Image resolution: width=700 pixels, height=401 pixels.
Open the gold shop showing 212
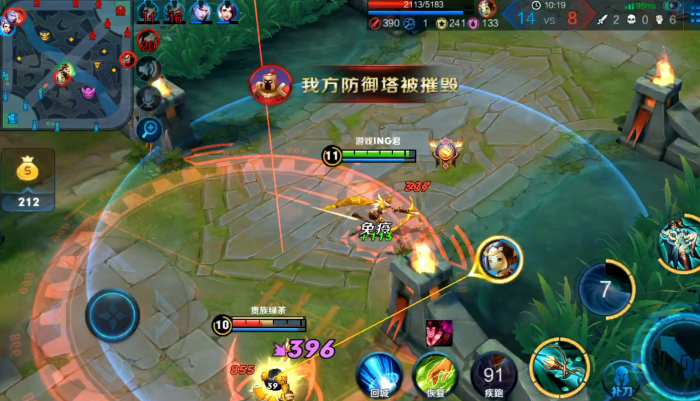[x=27, y=180]
